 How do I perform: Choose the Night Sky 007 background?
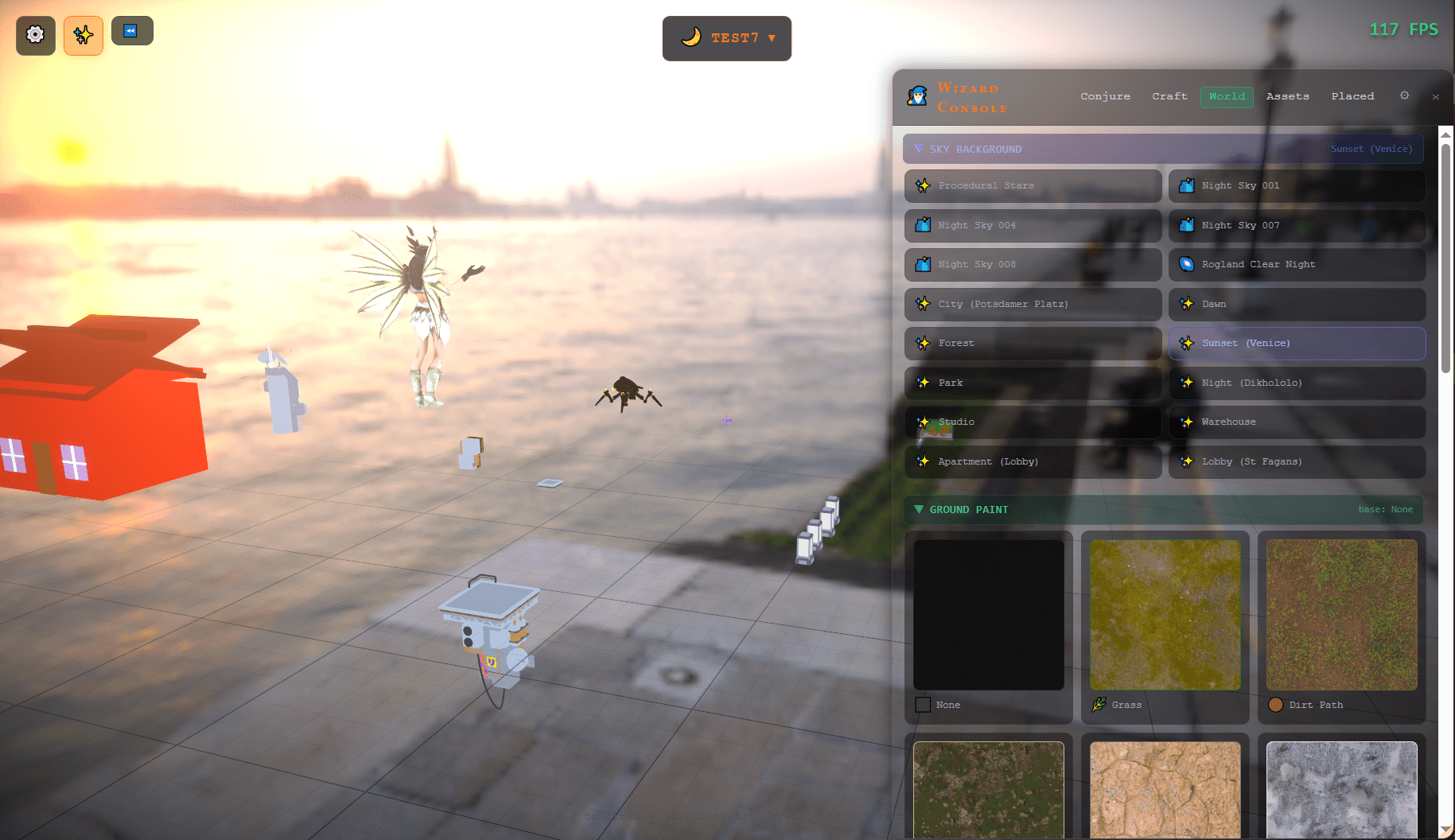click(x=1297, y=226)
